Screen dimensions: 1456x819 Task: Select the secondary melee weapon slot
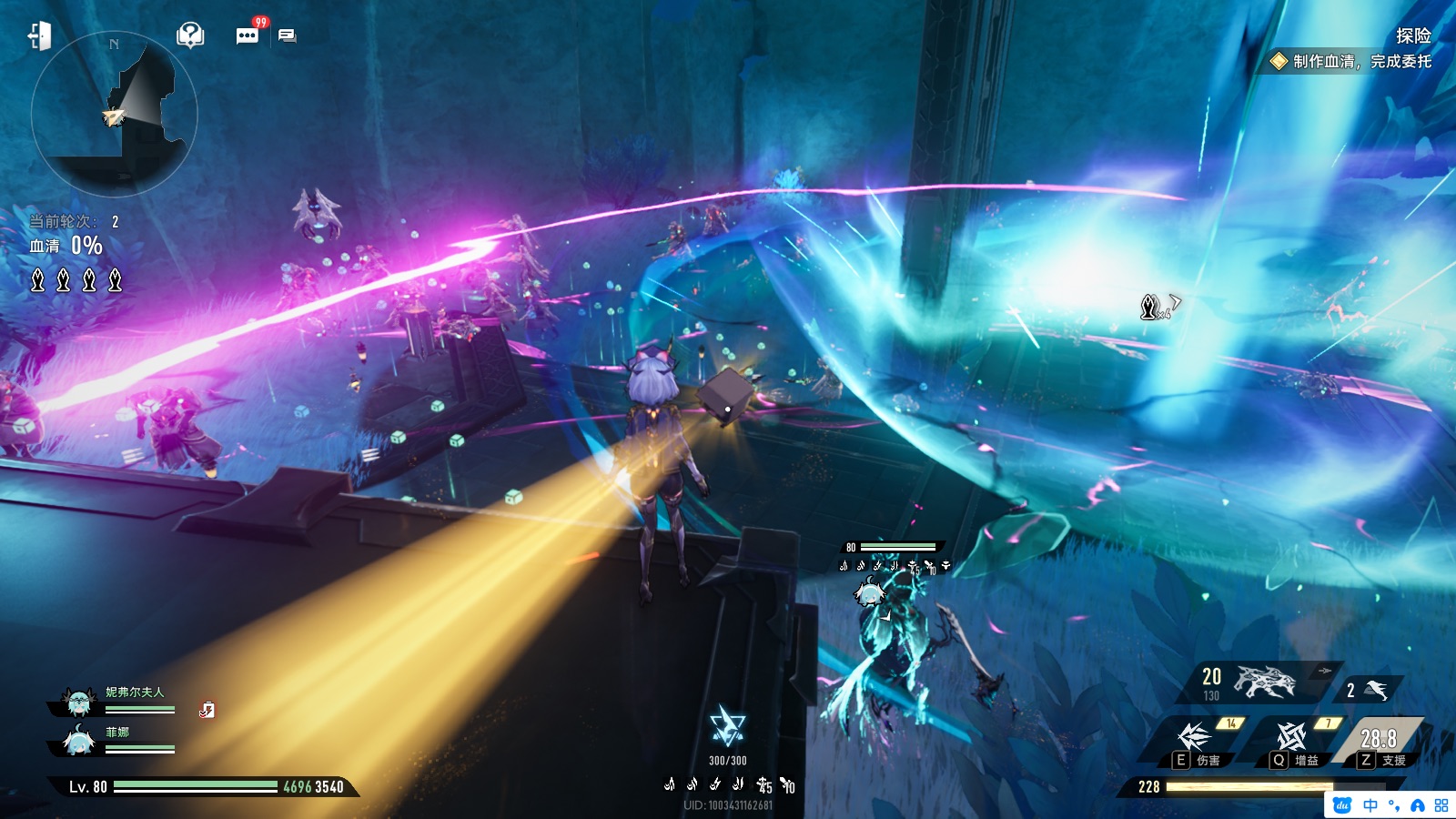click(1370, 690)
